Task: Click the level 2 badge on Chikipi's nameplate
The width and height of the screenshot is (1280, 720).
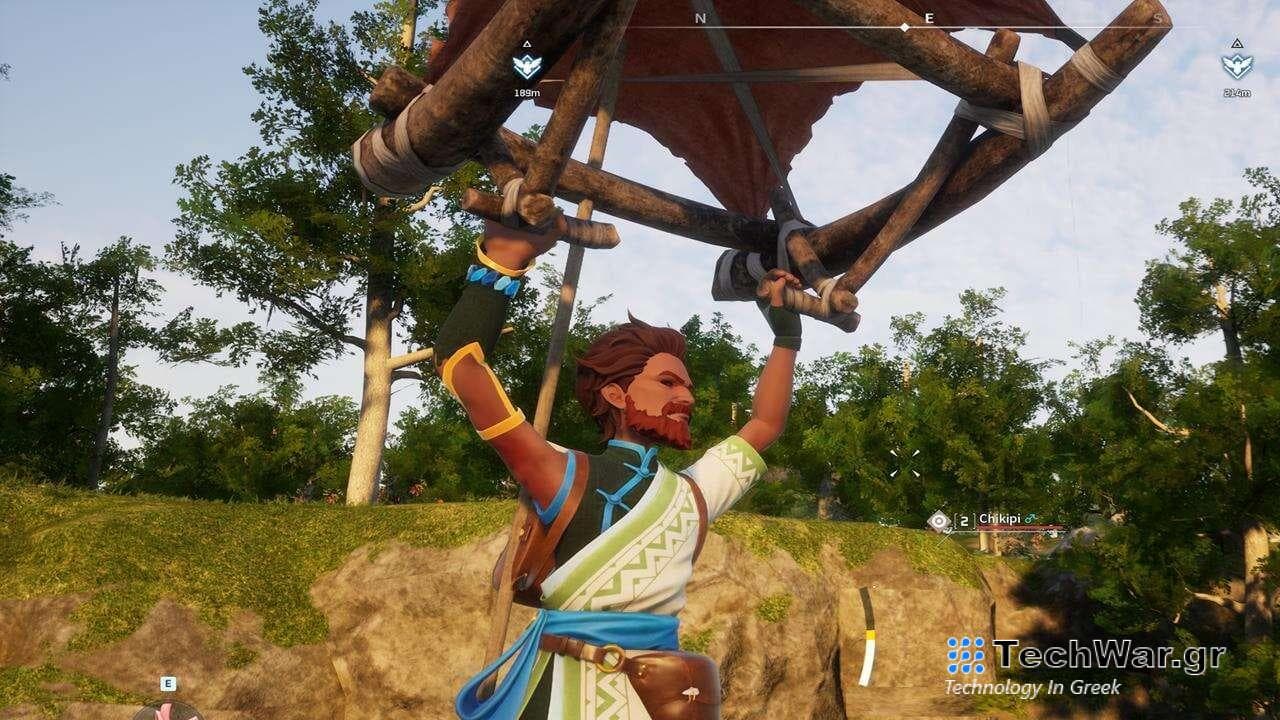Action: [x=964, y=520]
